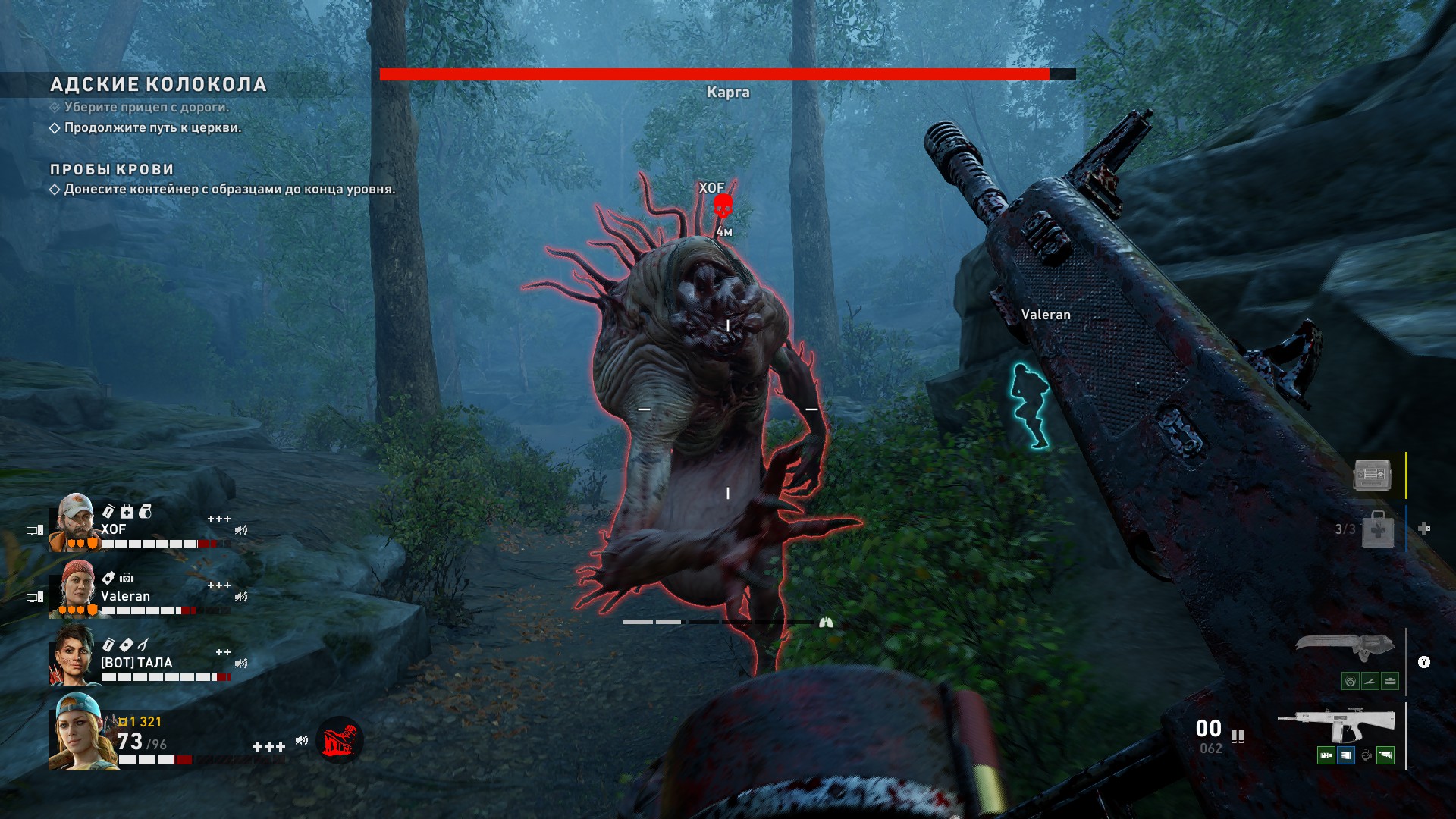This screenshot has width=1456, height=819.
Task: Switch to the machete melee weapon slot
Action: point(1345,646)
